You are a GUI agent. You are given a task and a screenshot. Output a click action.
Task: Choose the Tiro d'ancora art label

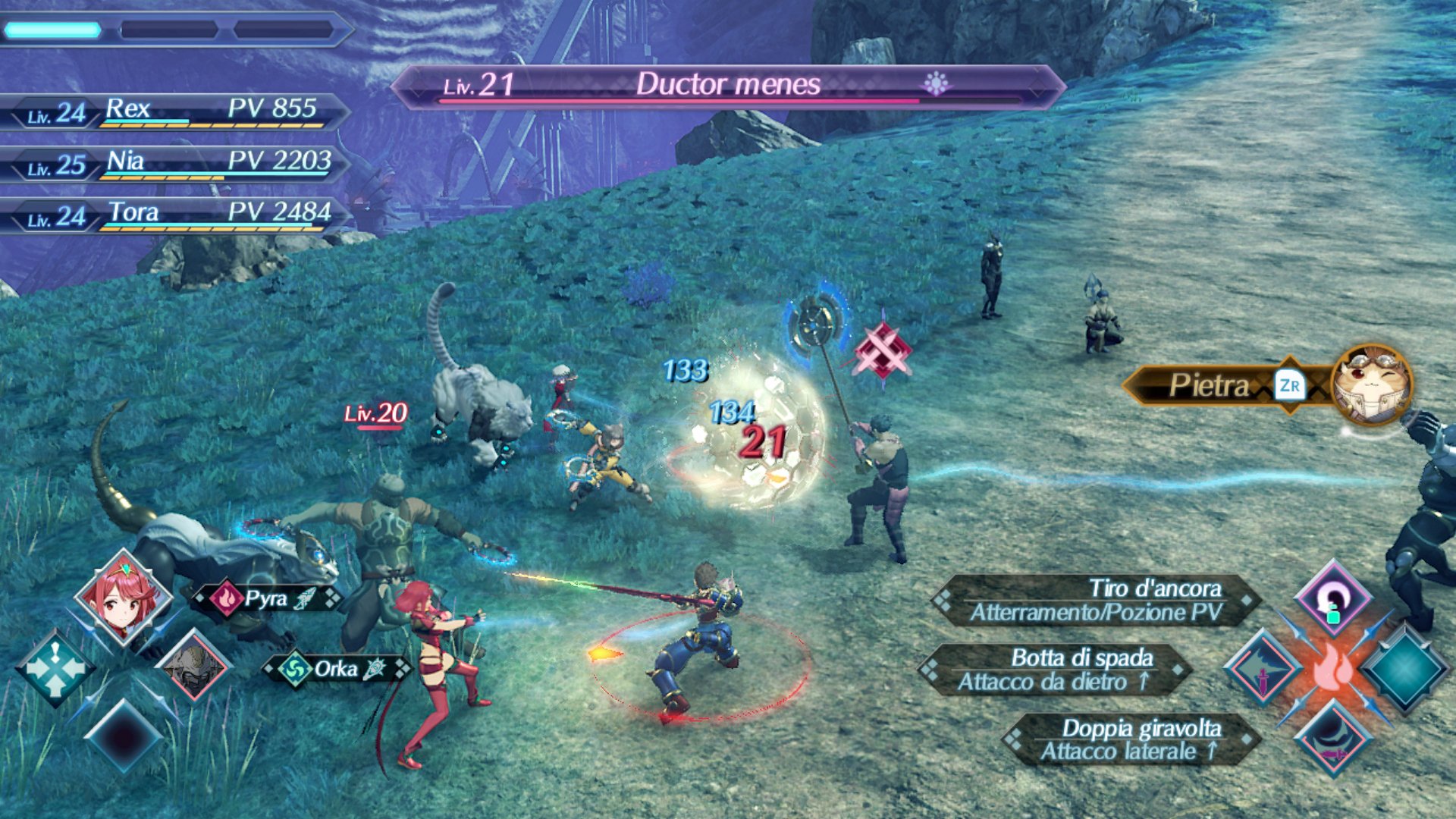pyautogui.click(x=1096, y=600)
